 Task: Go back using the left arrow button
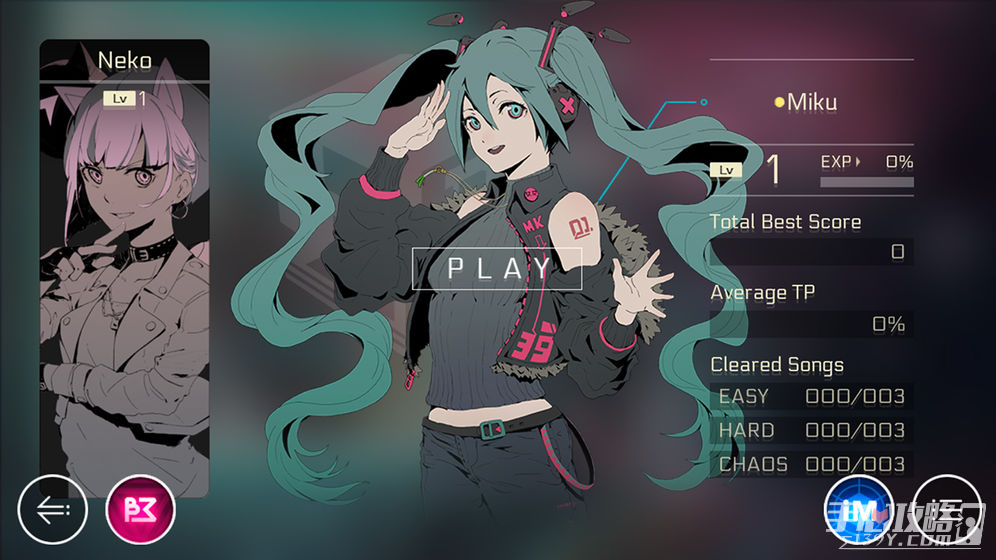point(53,509)
